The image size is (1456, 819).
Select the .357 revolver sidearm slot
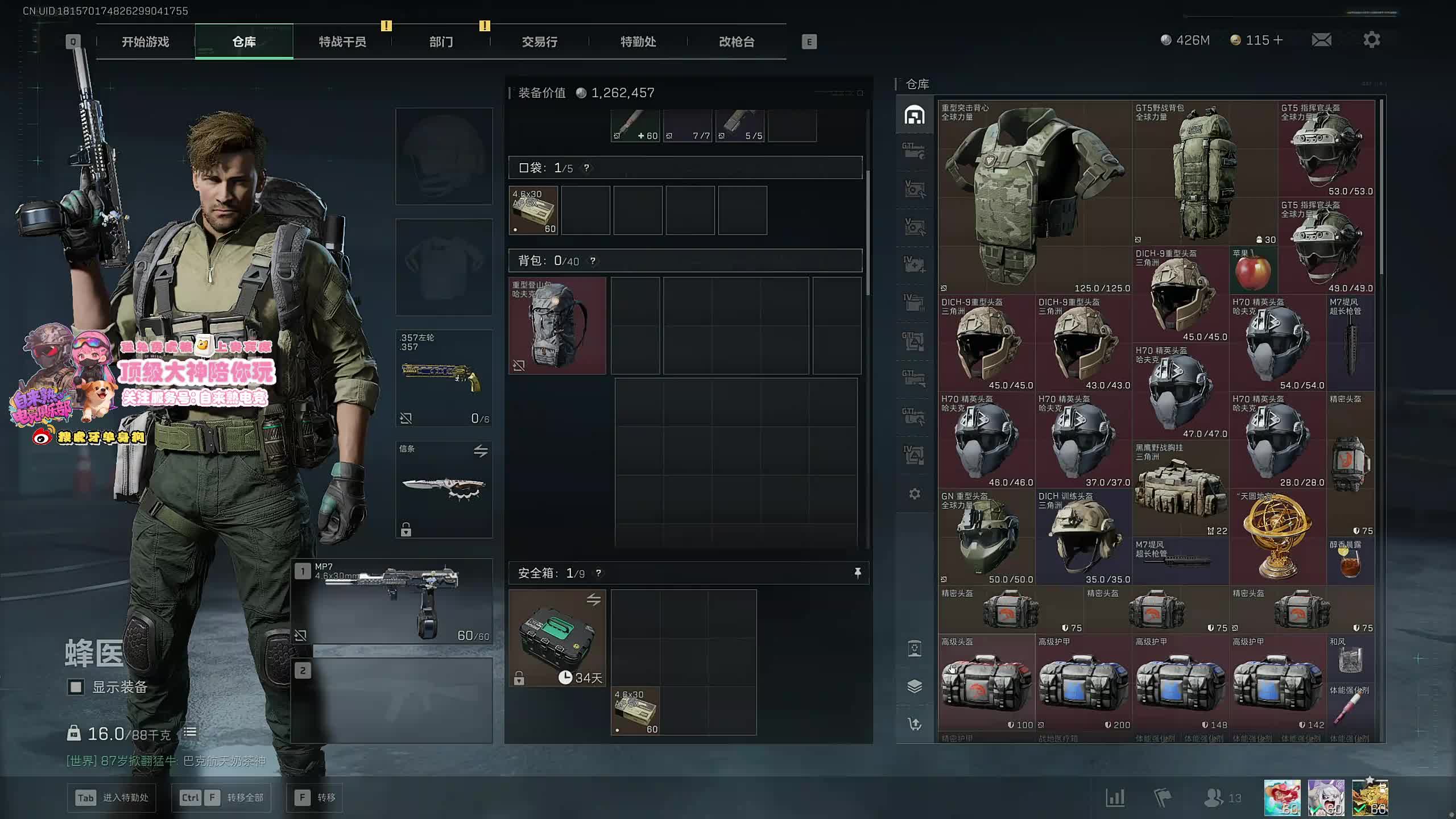(x=444, y=378)
